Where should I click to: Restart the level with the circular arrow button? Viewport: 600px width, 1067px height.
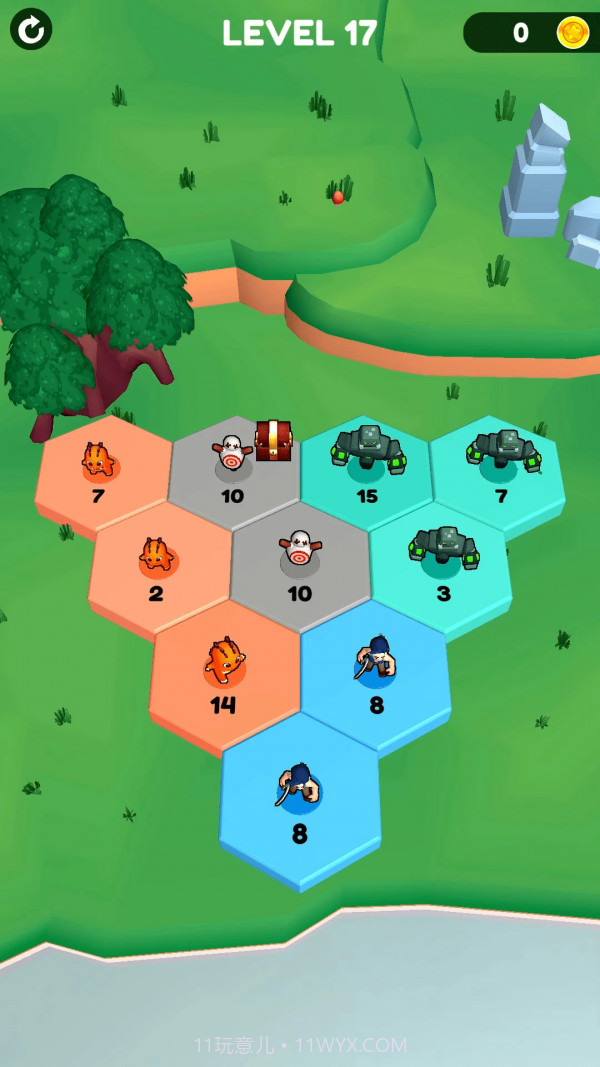(31, 30)
